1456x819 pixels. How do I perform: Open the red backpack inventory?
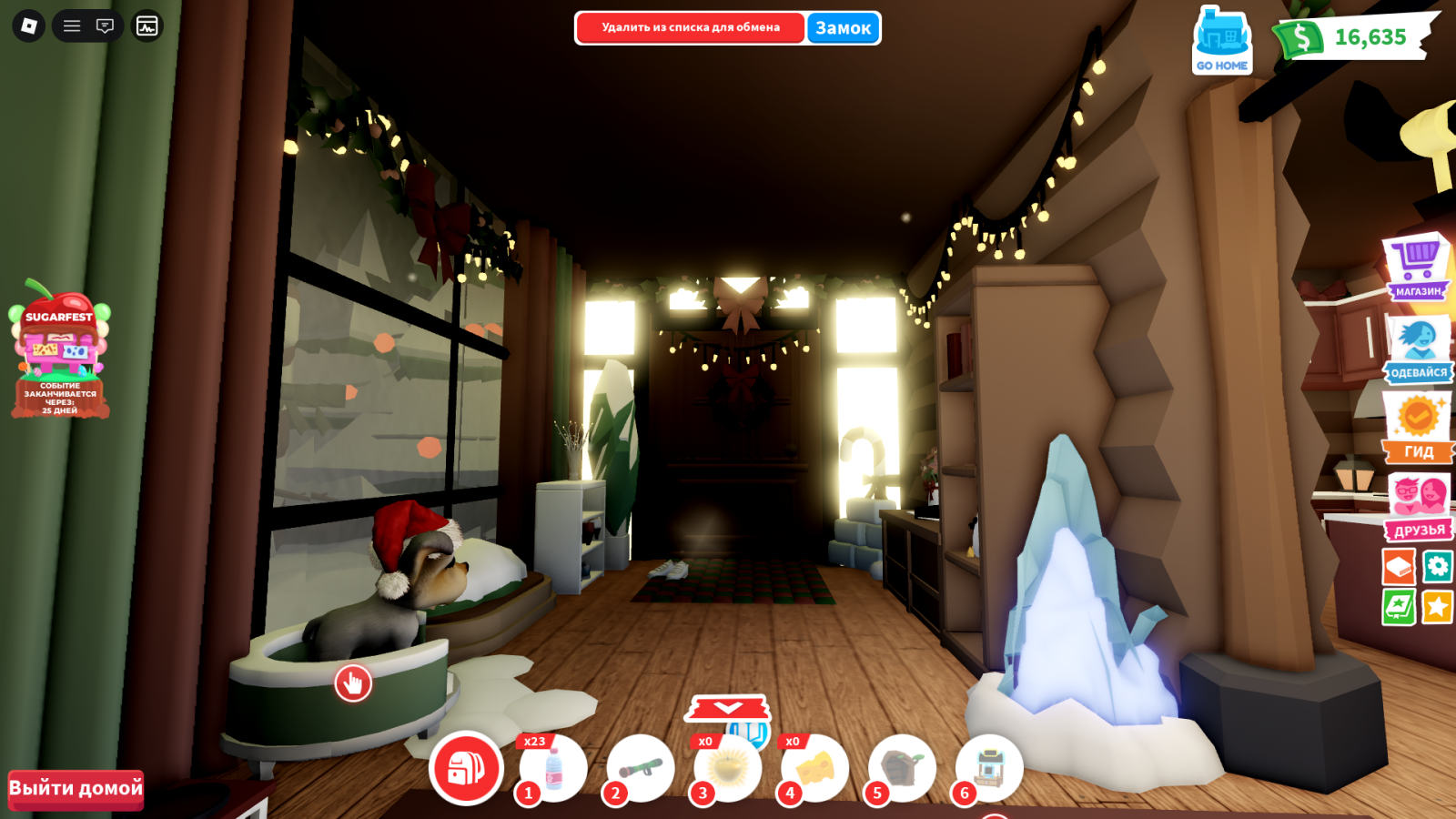click(466, 769)
